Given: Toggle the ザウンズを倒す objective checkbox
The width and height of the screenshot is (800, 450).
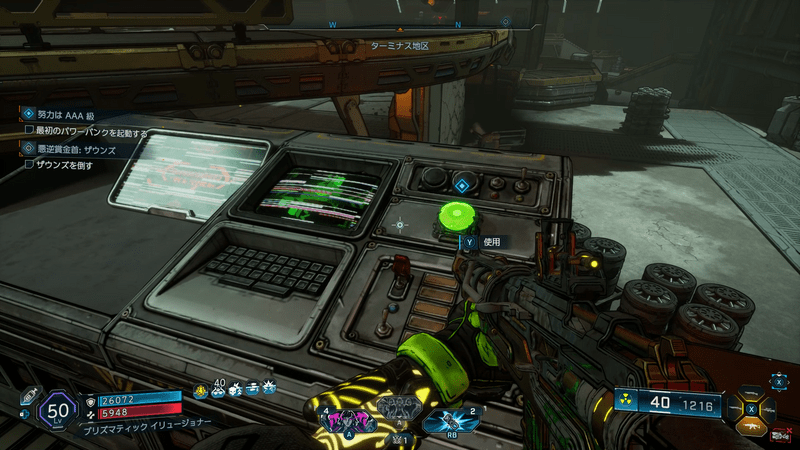Looking at the screenshot, I should [29, 164].
